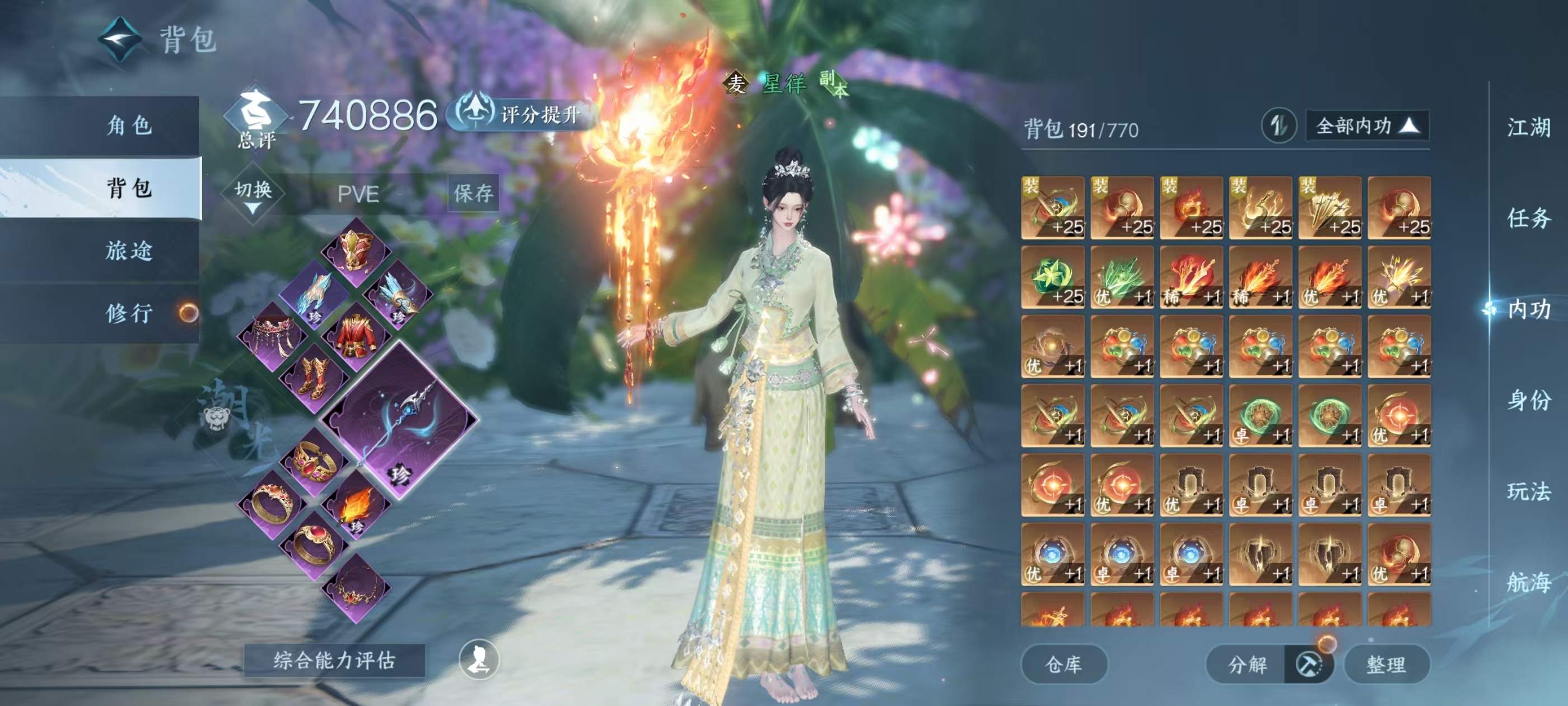Switch to the 江湖 category
1568x706 pixels.
tap(1528, 128)
